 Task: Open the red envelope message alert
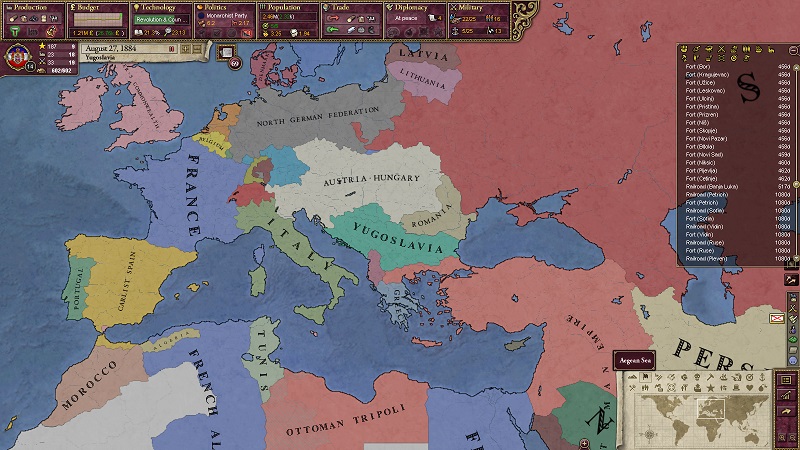pos(777,318)
